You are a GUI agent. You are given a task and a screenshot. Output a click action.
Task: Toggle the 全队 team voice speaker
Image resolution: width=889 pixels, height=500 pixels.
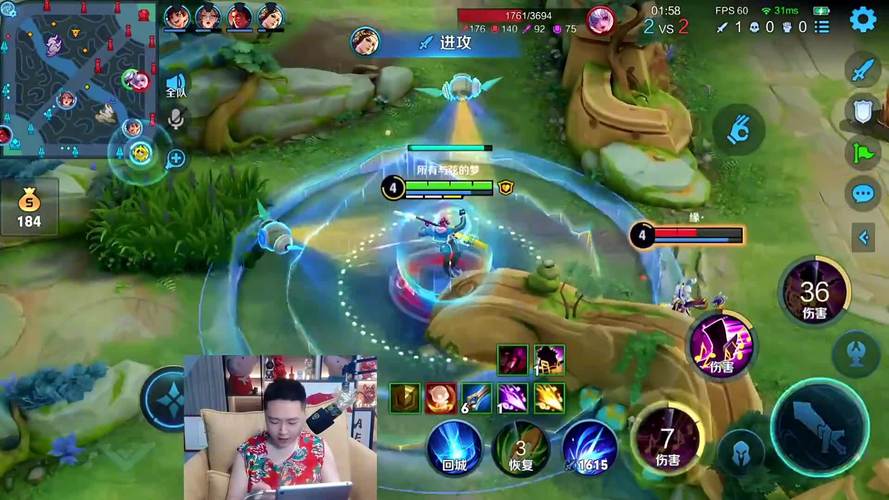[x=176, y=86]
